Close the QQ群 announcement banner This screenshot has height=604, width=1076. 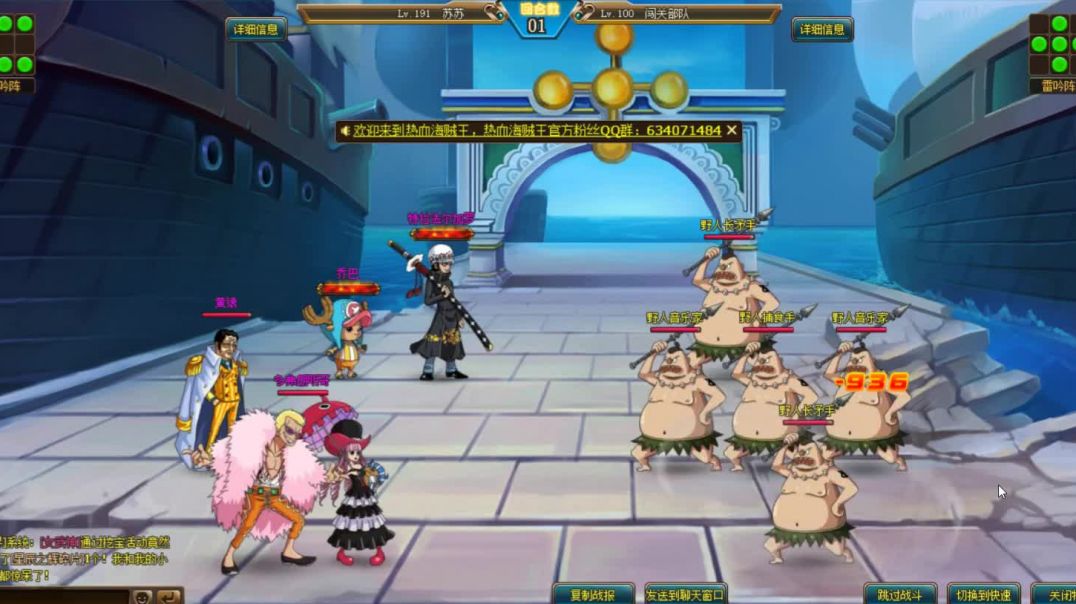click(732, 130)
